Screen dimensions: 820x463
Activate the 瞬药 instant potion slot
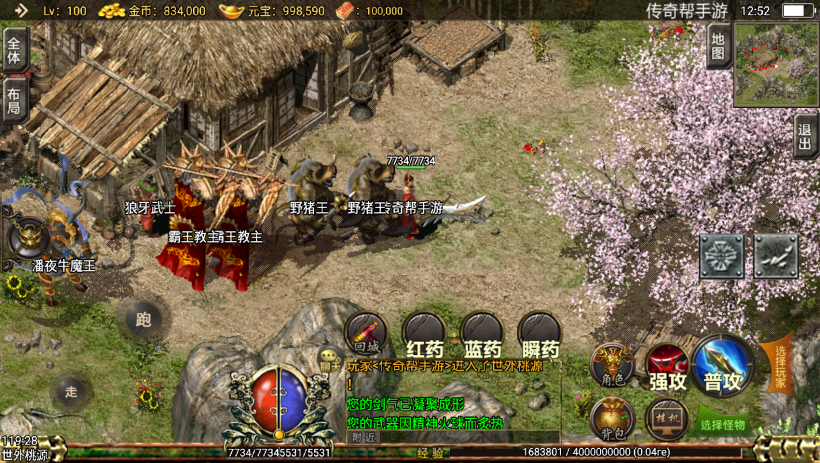pos(540,333)
